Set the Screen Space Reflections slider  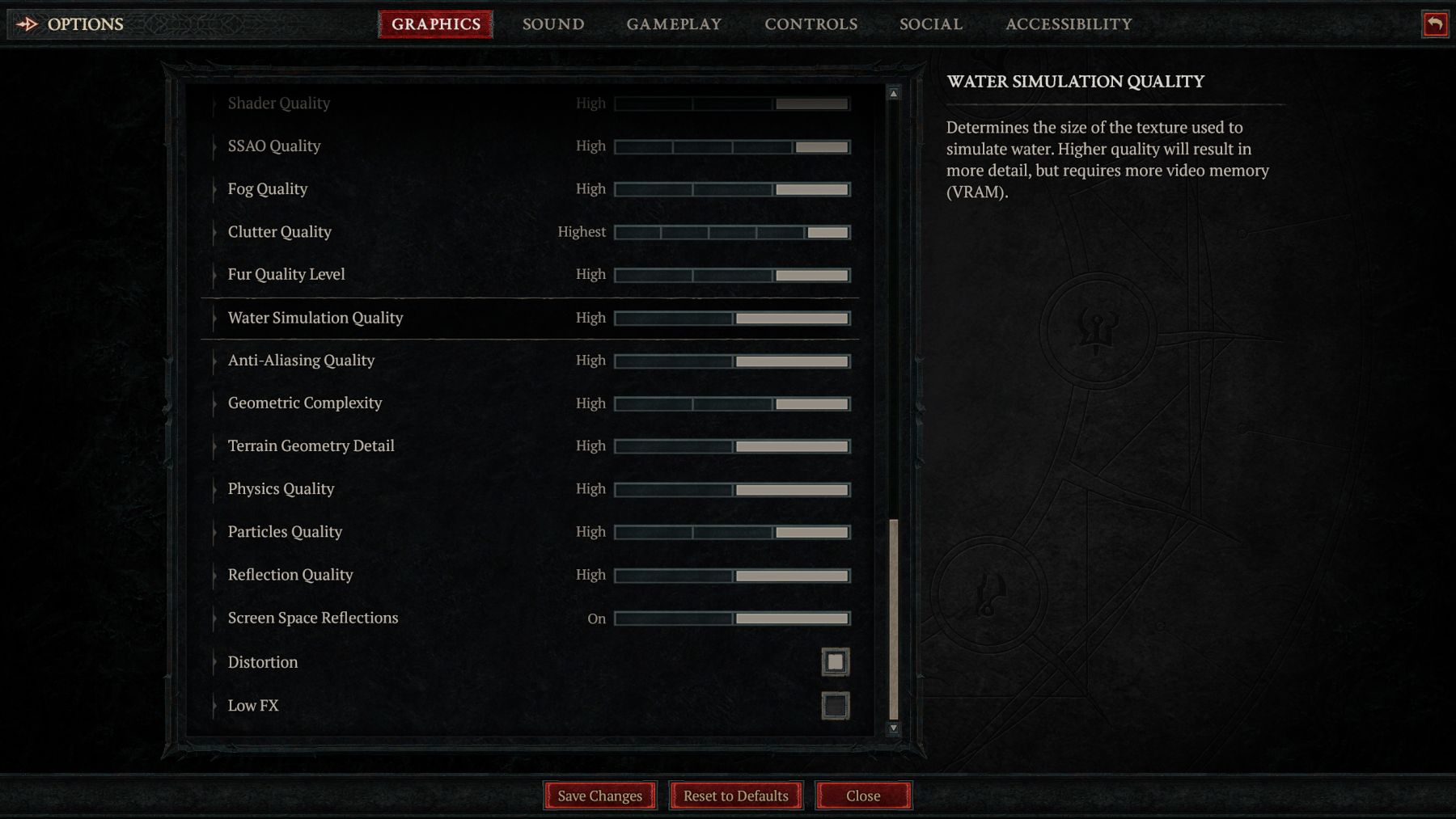[x=732, y=618]
